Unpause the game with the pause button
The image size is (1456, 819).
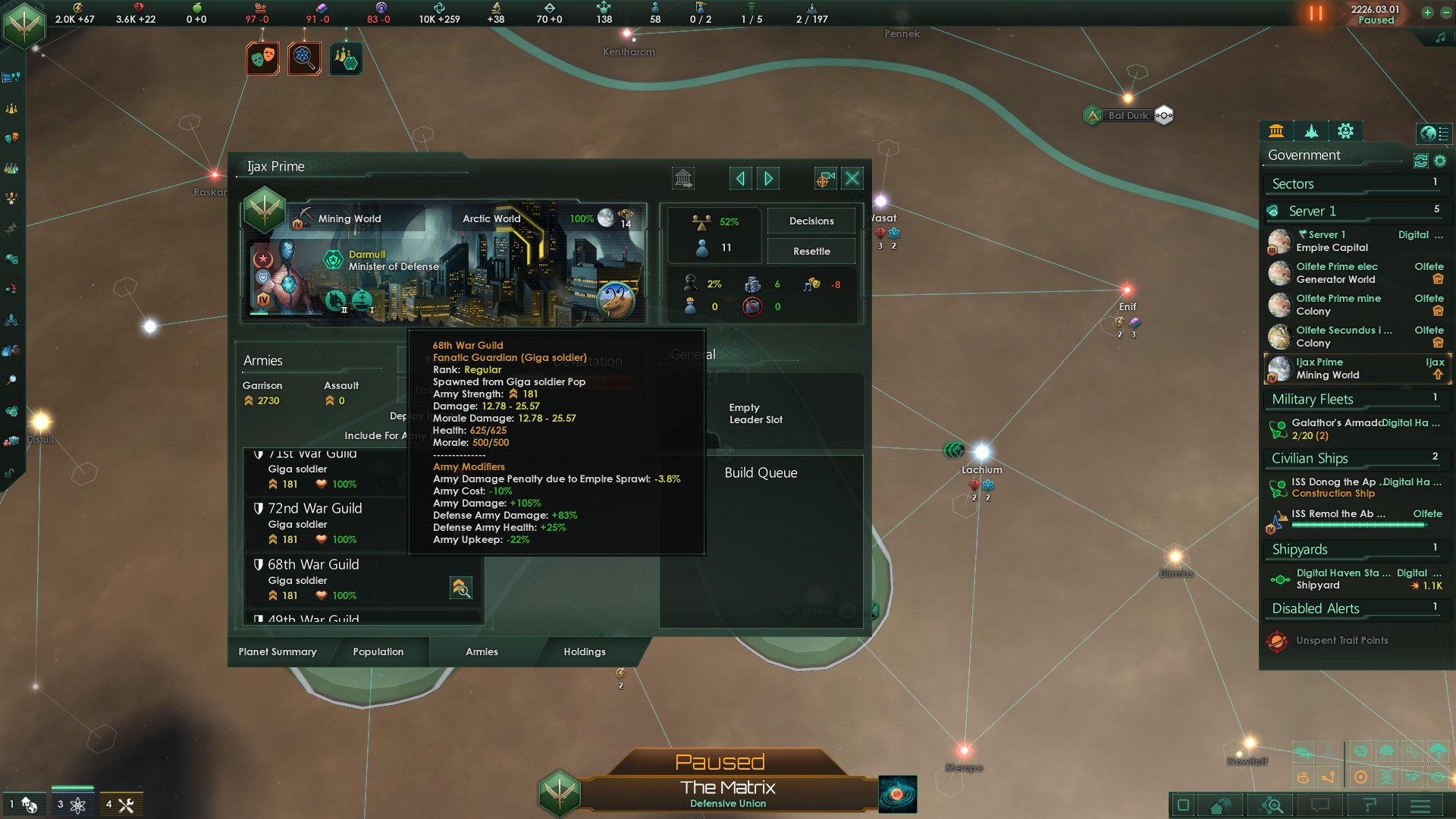[x=1314, y=14]
